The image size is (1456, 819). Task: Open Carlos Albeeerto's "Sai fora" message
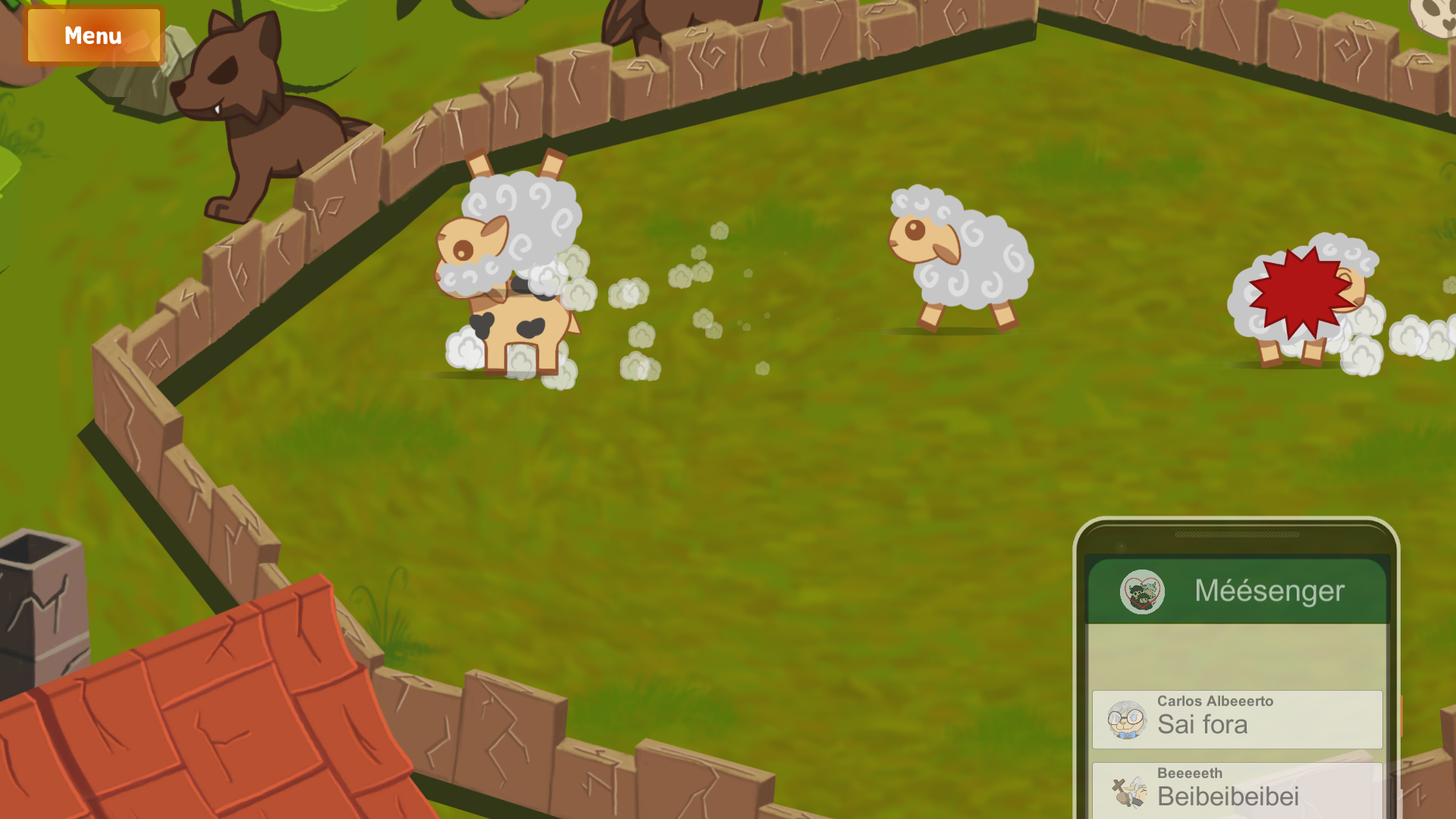coord(1237,719)
